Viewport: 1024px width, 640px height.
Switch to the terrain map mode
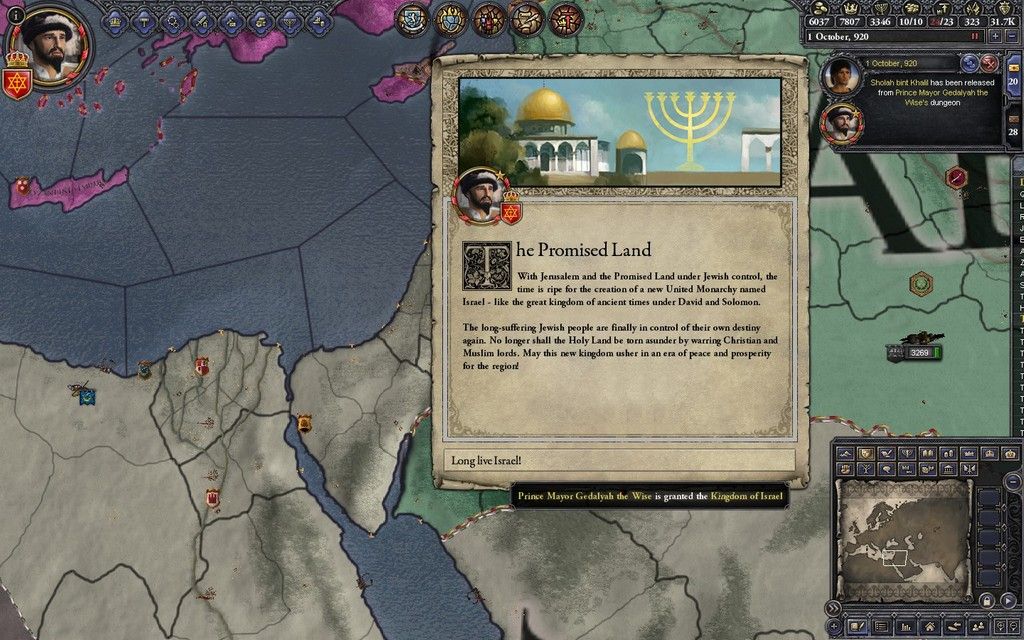click(845, 453)
